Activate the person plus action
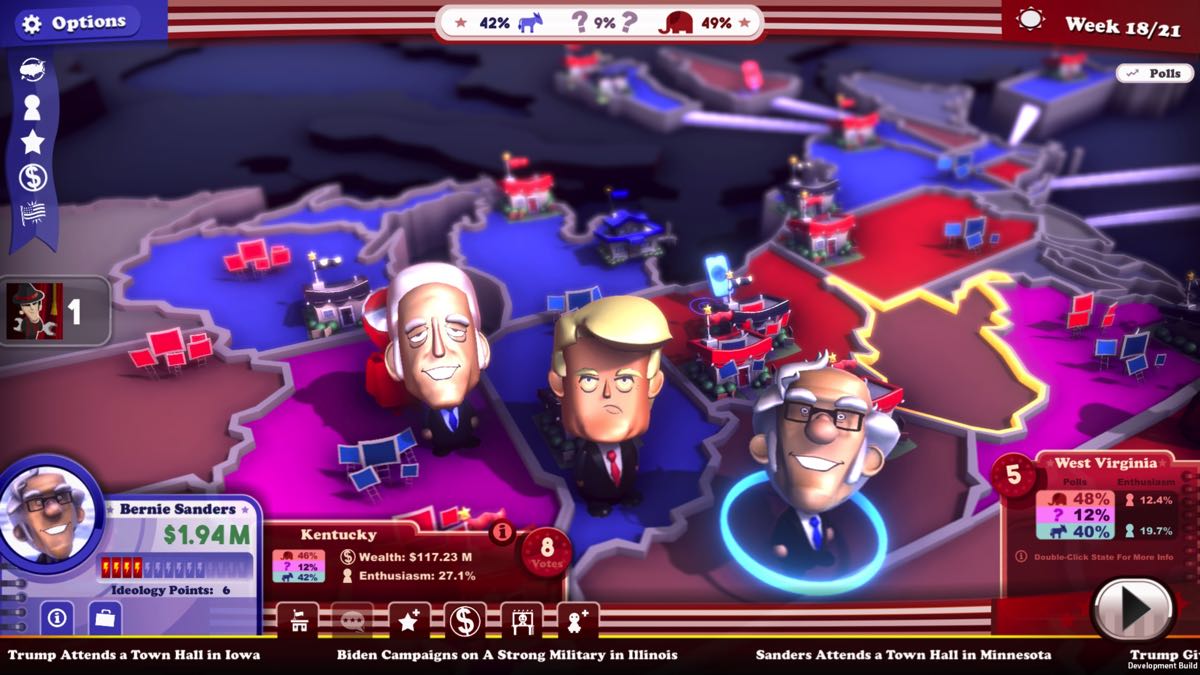The image size is (1200, 675). (x=577, y=621)
